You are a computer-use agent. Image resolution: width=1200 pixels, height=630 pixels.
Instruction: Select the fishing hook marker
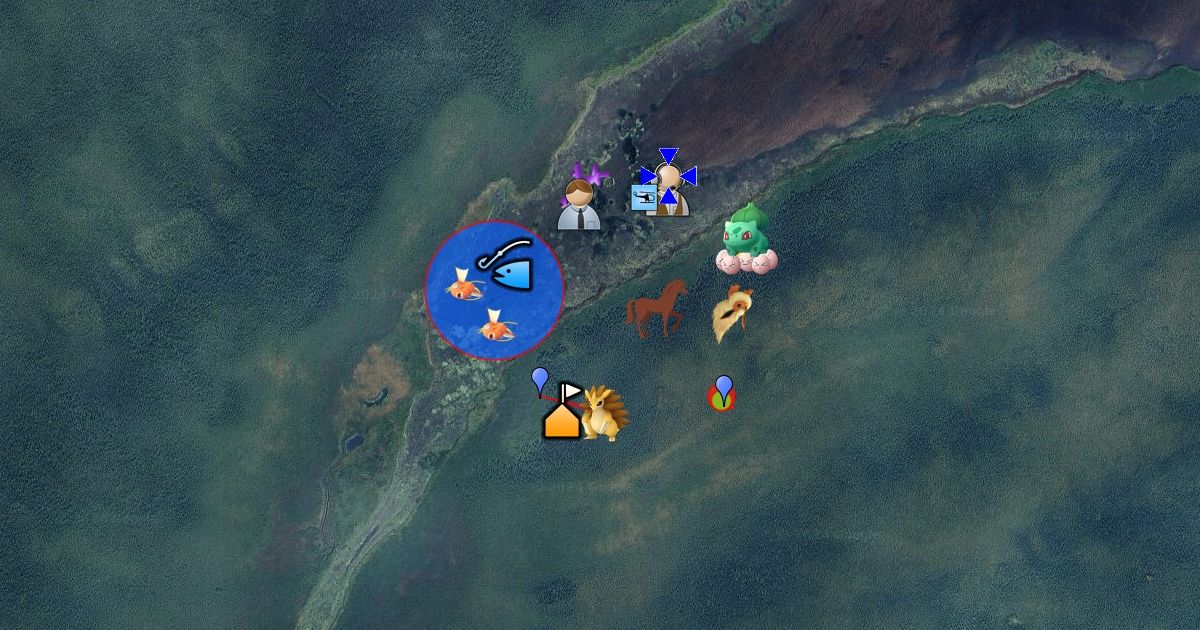point(506,265)
